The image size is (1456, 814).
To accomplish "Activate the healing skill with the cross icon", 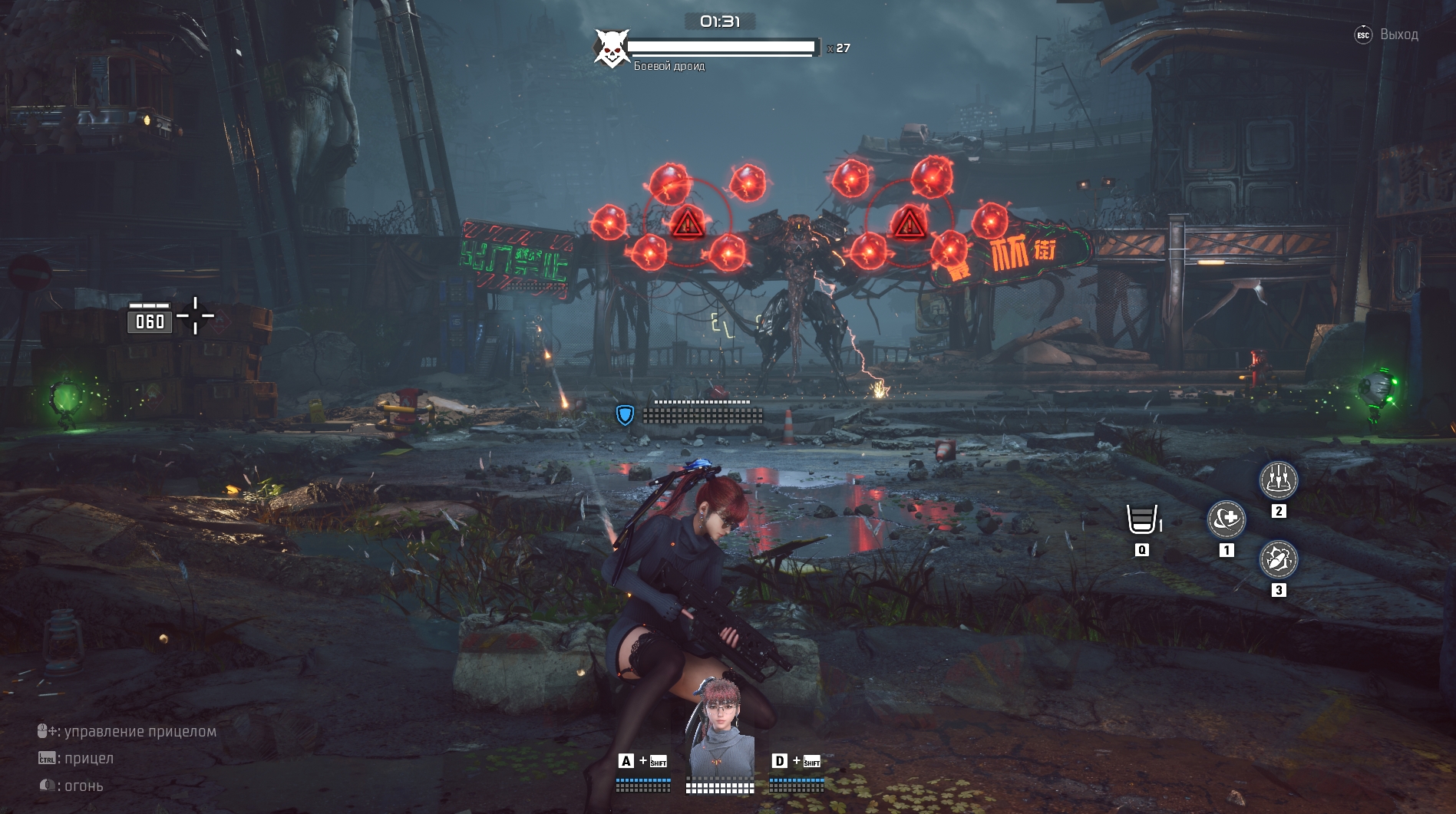I will [x=1226, y=519].
